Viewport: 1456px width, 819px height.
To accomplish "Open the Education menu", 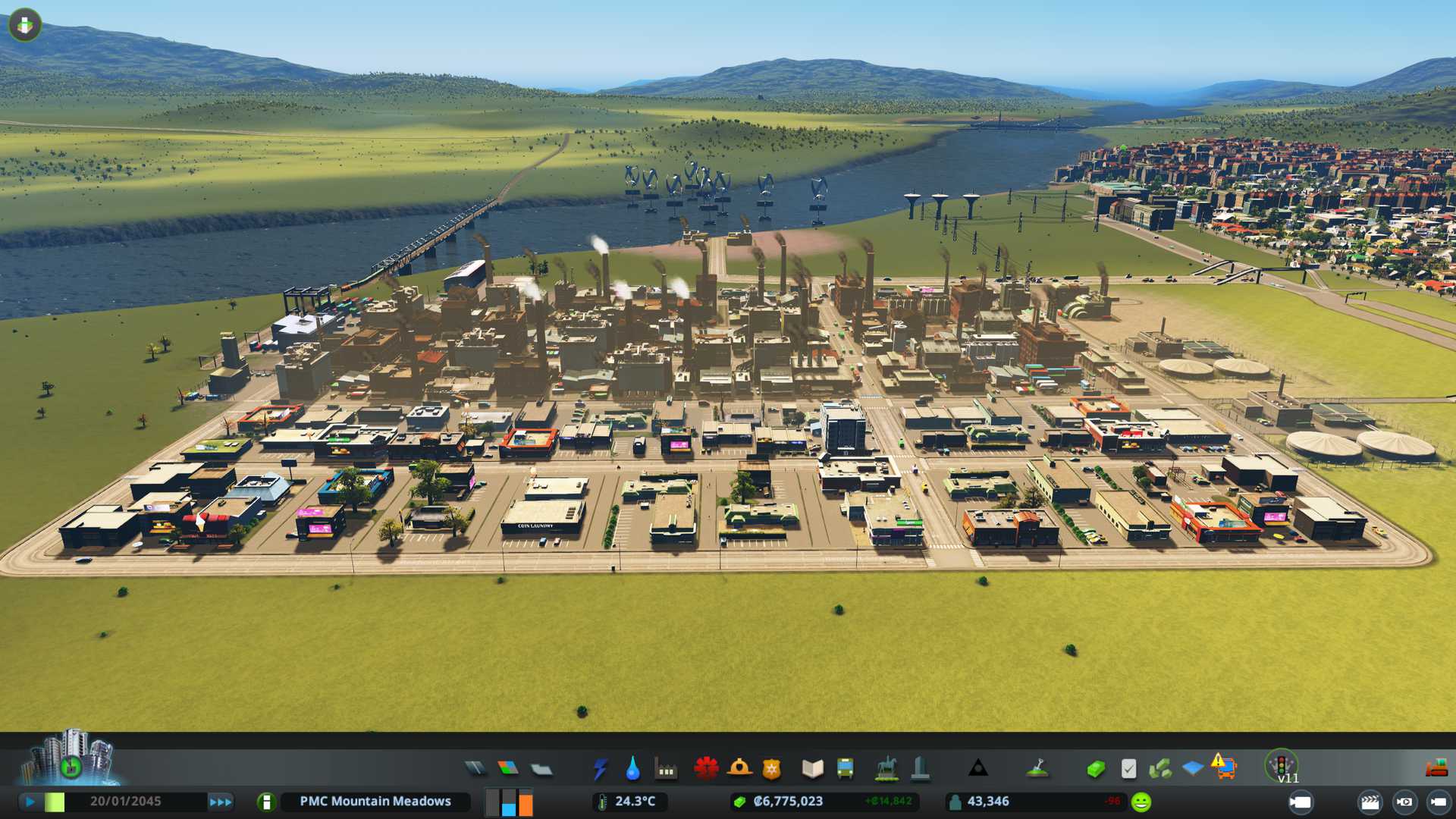I will (812, 769).
